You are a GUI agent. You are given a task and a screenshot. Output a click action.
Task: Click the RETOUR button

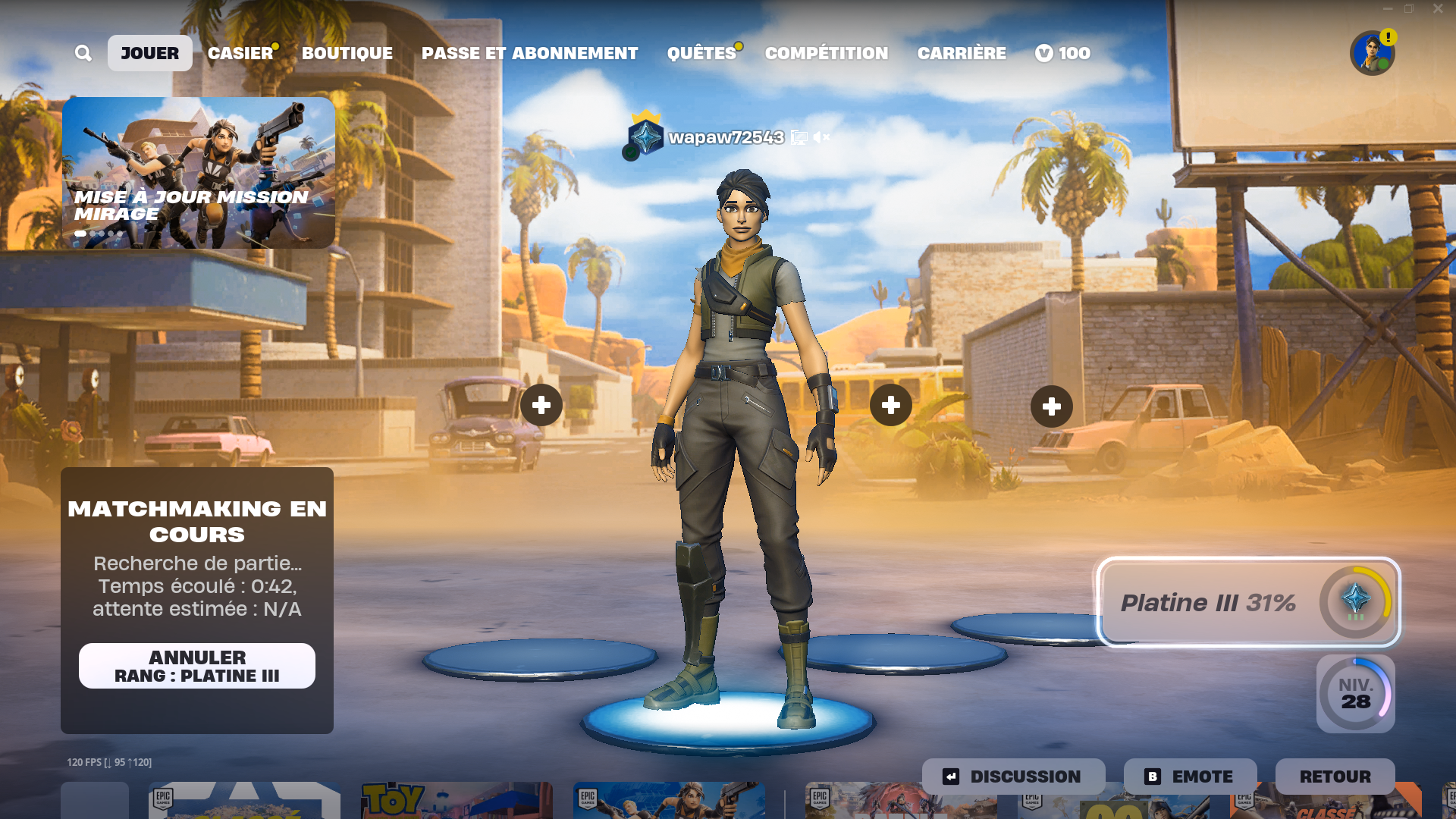pos(1335,777)
